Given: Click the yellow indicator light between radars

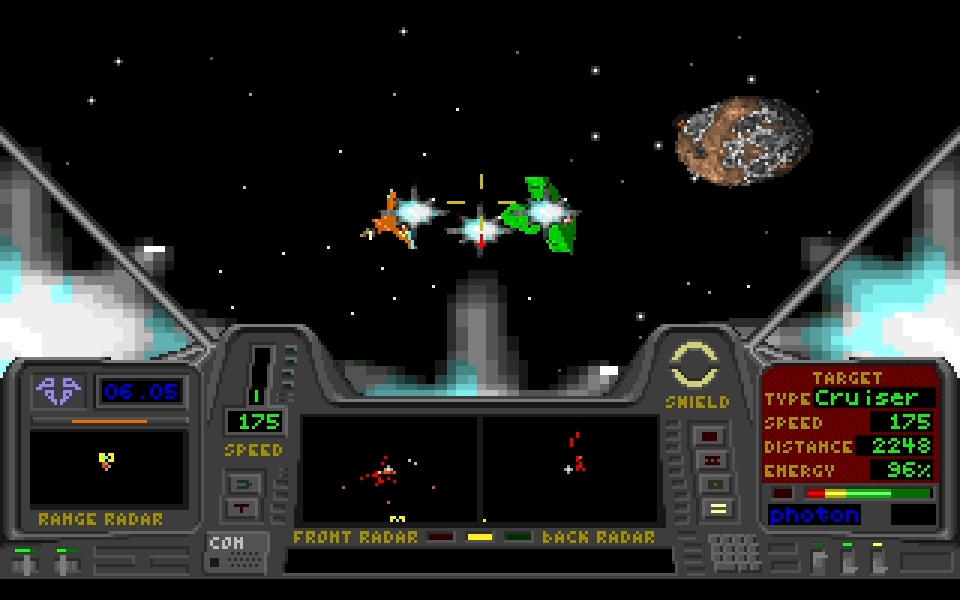Looking at the screenshot, I should pyautogui.click(x=480, y=537).
